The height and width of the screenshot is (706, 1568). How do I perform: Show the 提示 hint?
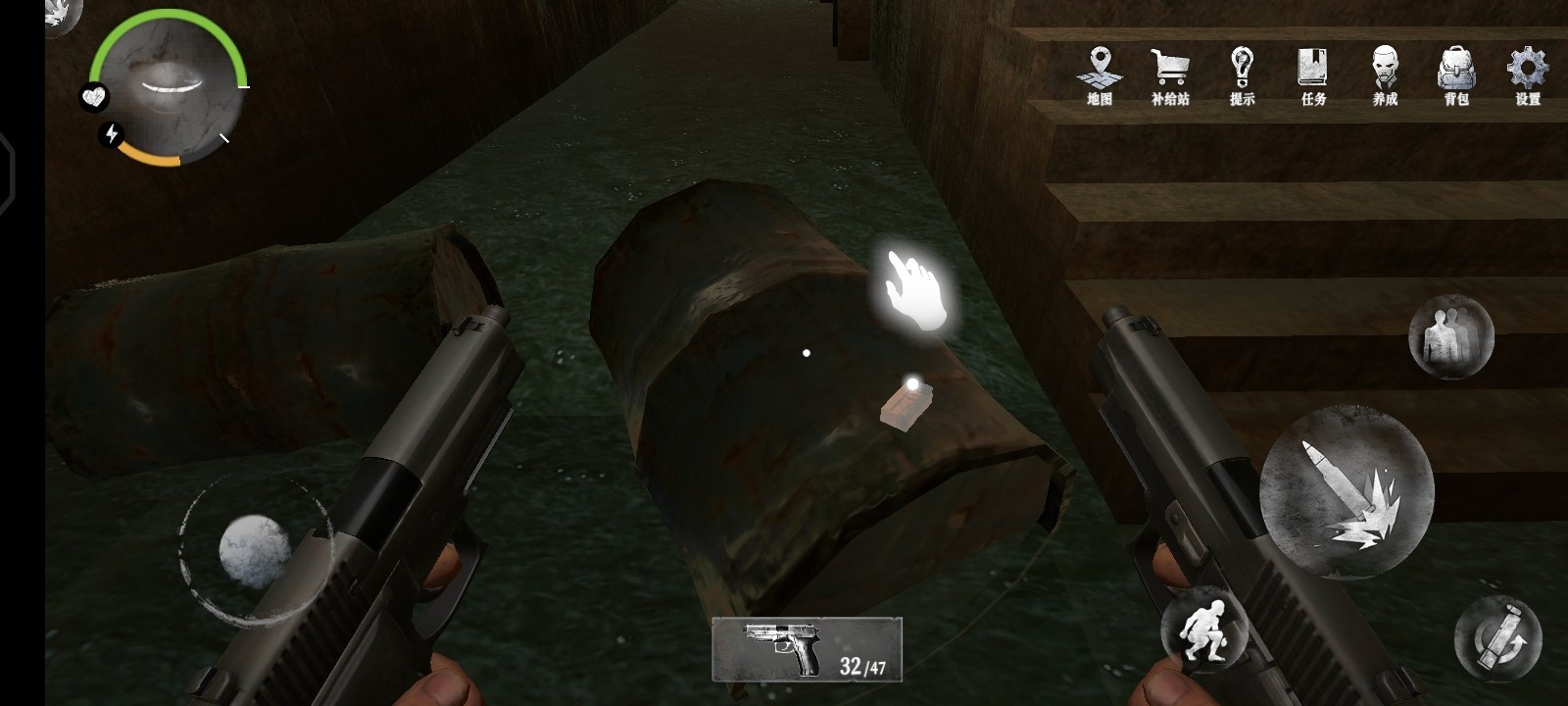pyautogui.click(x=1242, y=74)
